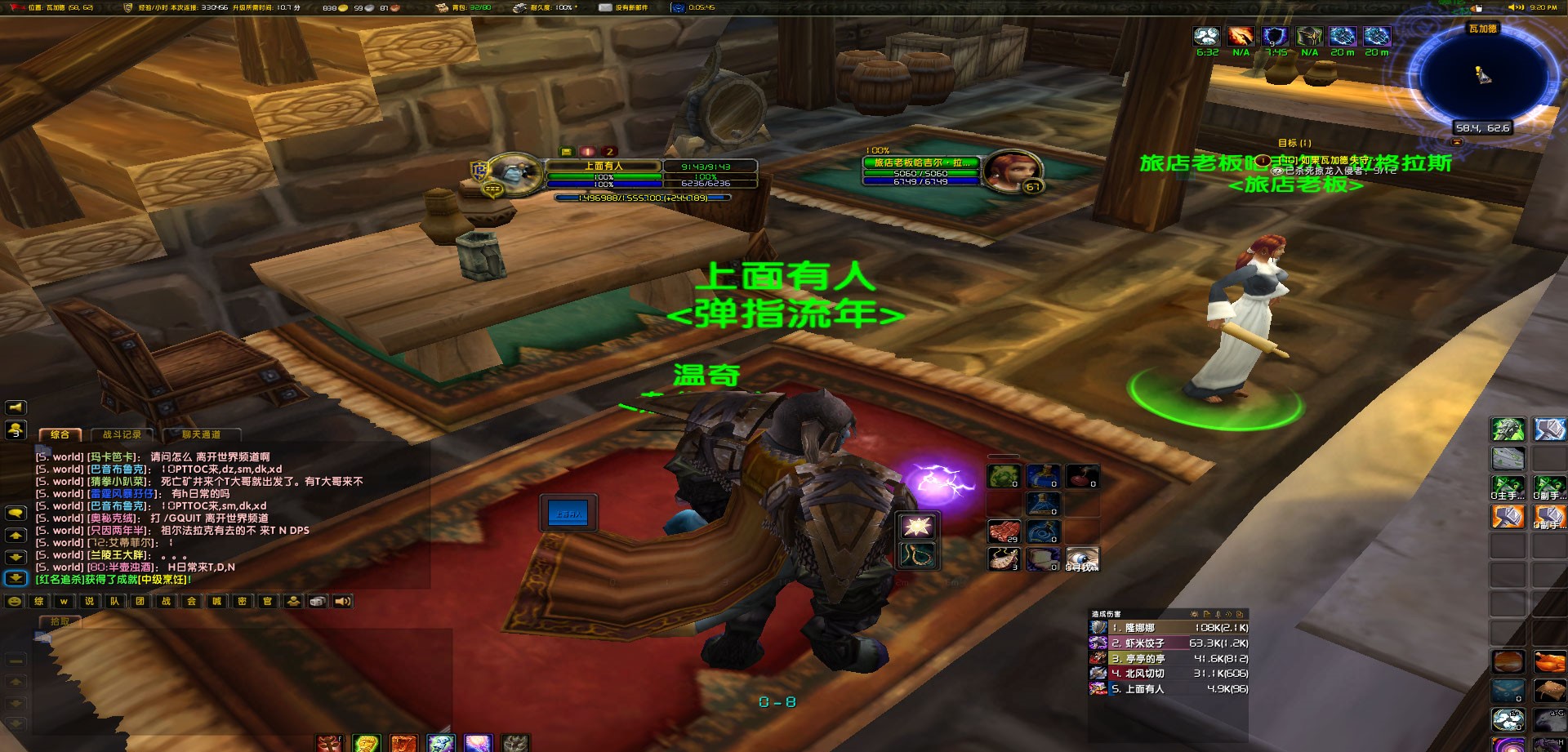Screen dimensions: 1568x752
Task: Switch to the 聊天通道 chat tab
Action: point(202,434)
